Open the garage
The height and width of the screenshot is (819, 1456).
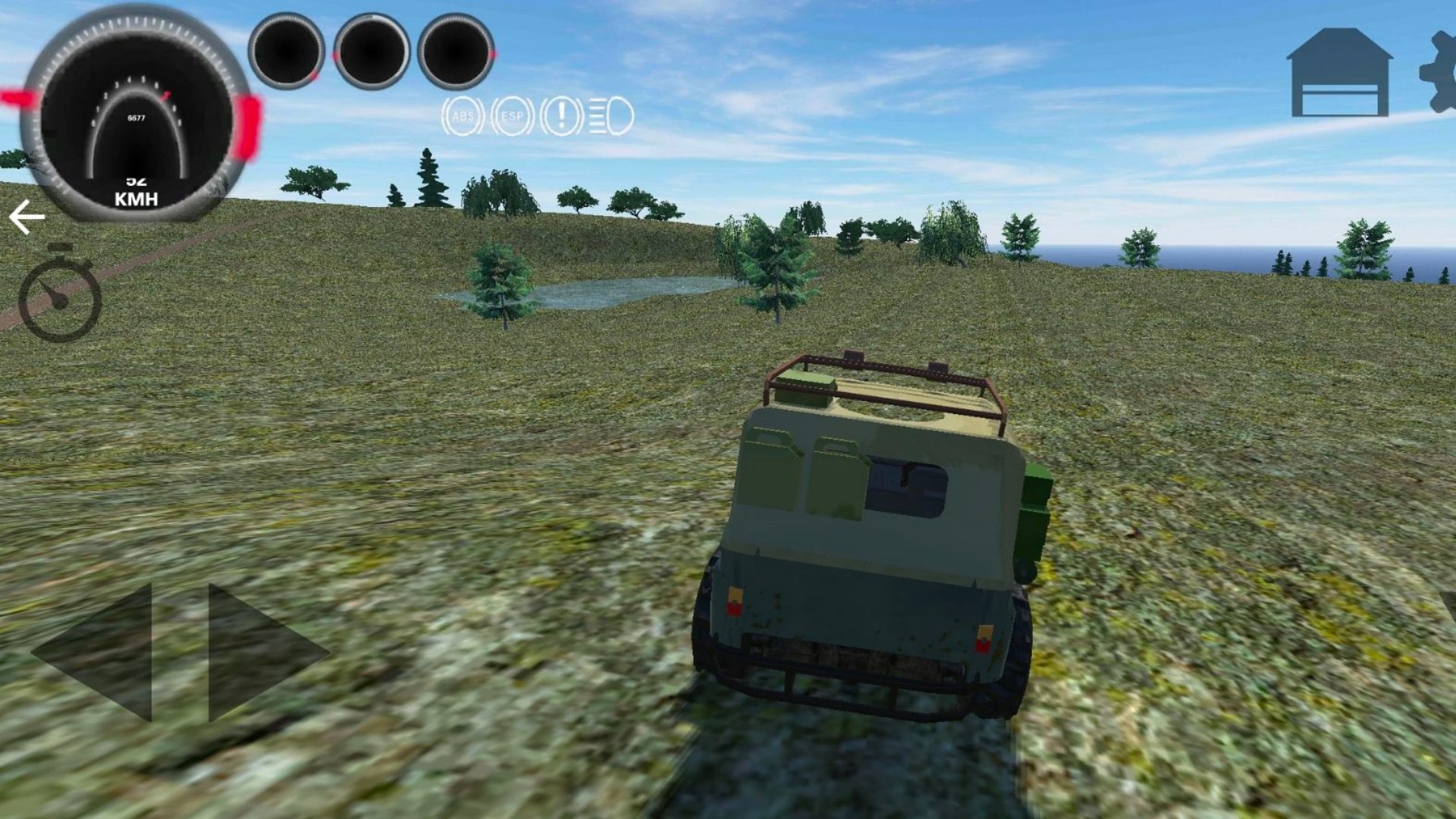coord(1339,74)
